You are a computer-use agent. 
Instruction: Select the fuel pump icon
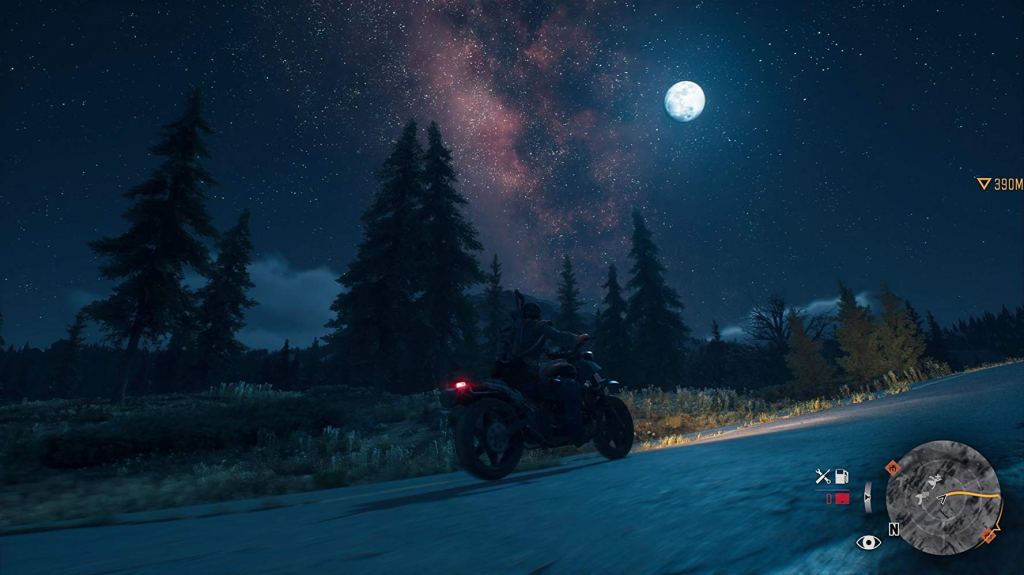click(842, 477)
